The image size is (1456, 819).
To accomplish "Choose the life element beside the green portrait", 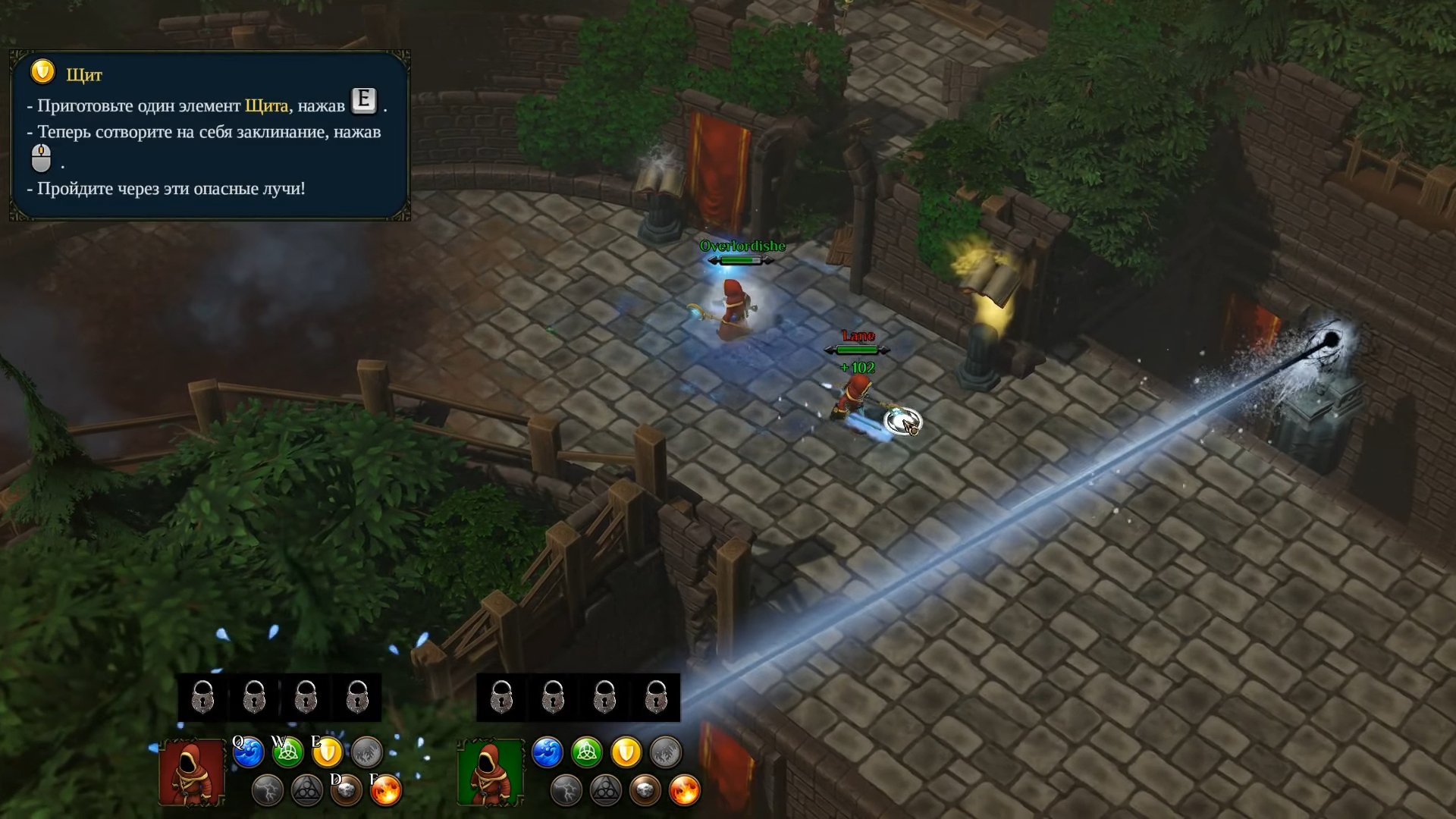I will 586,752.
